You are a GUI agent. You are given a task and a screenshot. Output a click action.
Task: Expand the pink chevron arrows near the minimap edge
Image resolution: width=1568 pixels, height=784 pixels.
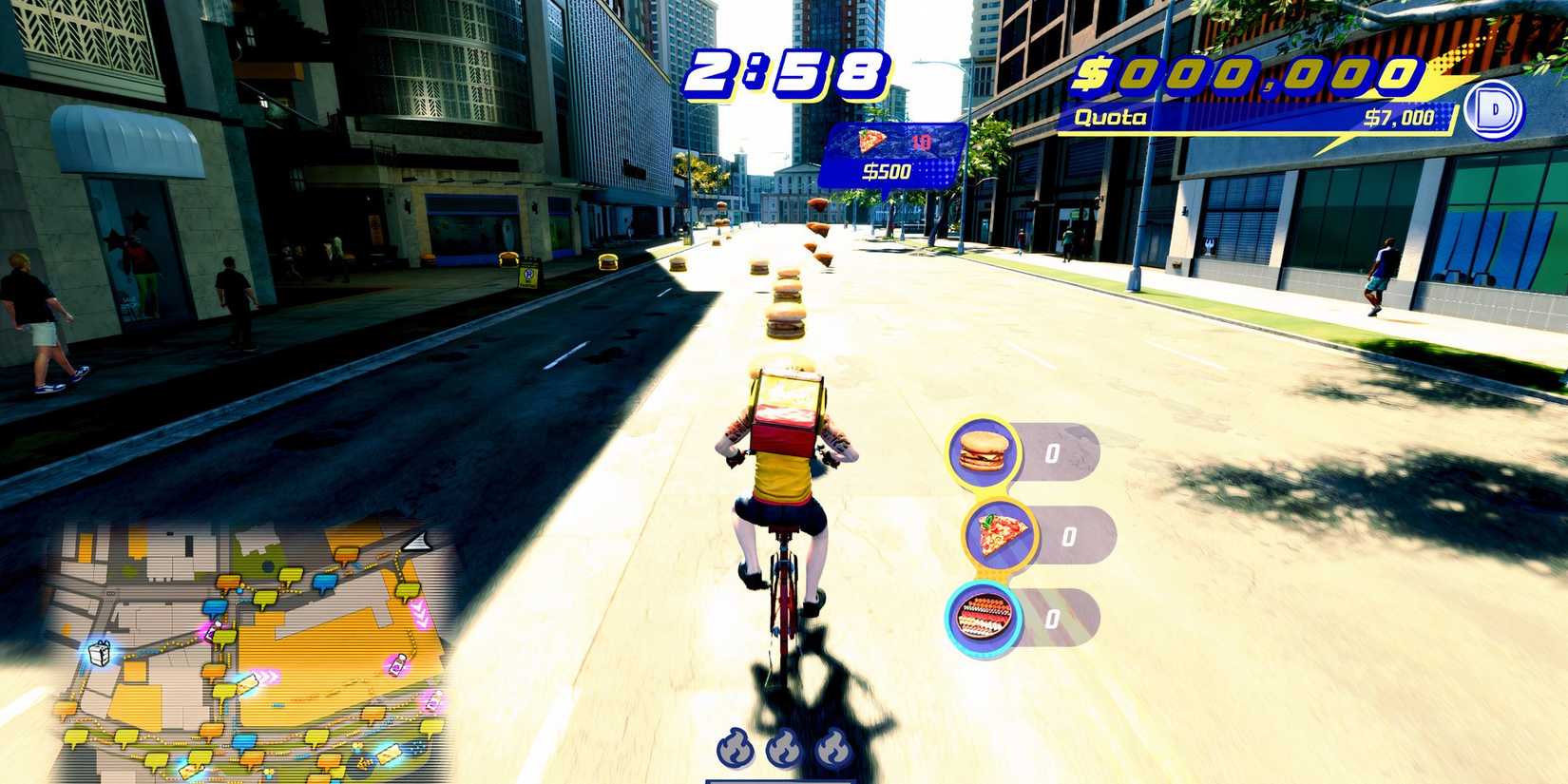(x=420, y=613)
